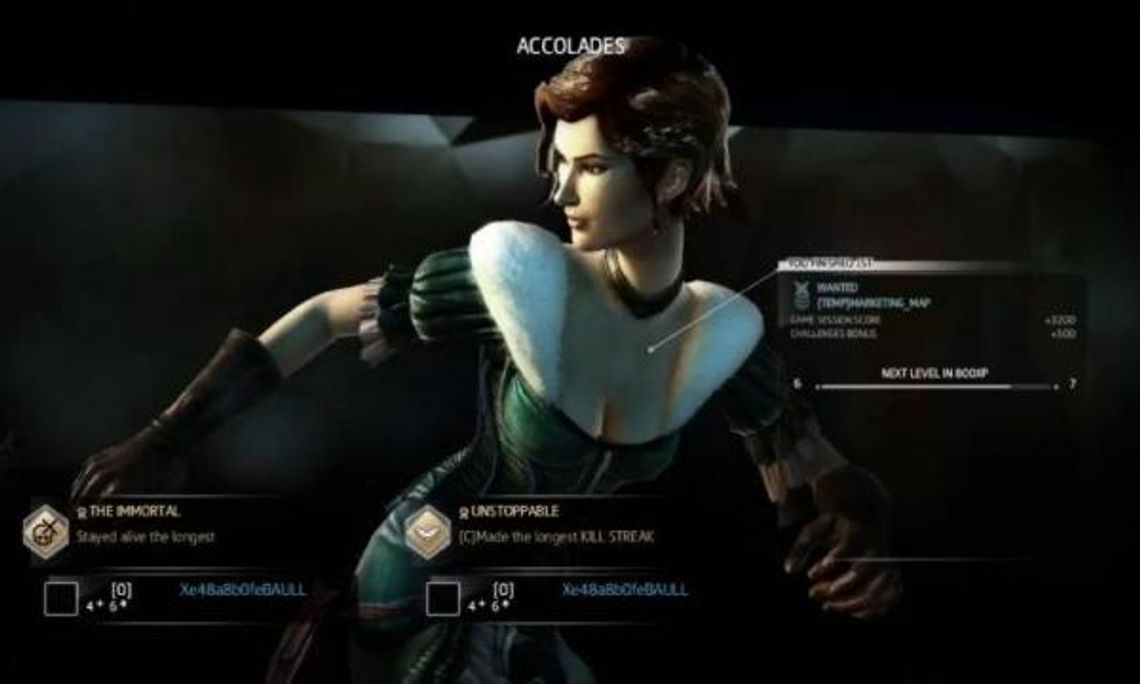Open player name under The Immortal accolade
1140x684 pixels.
[x=243, y=590]
